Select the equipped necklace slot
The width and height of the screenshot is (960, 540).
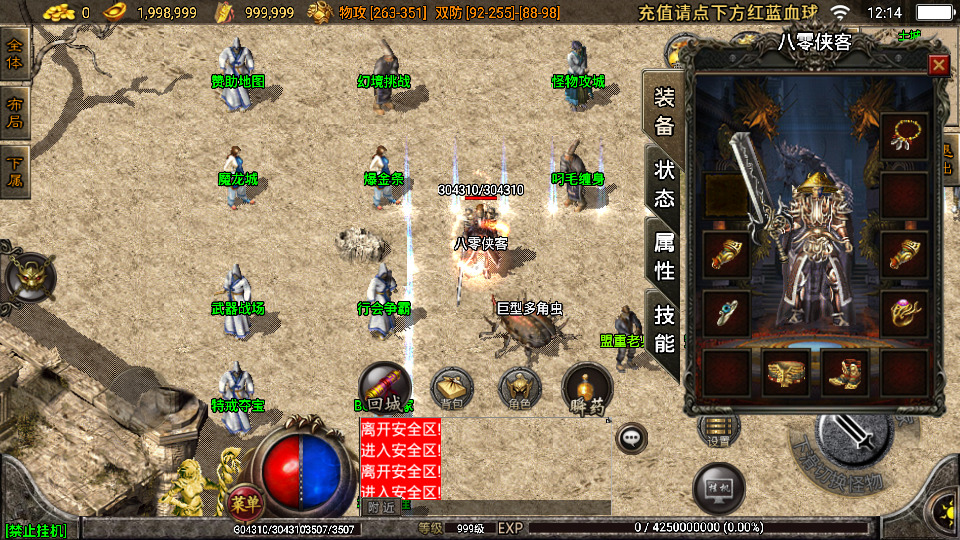click(904, 136)
